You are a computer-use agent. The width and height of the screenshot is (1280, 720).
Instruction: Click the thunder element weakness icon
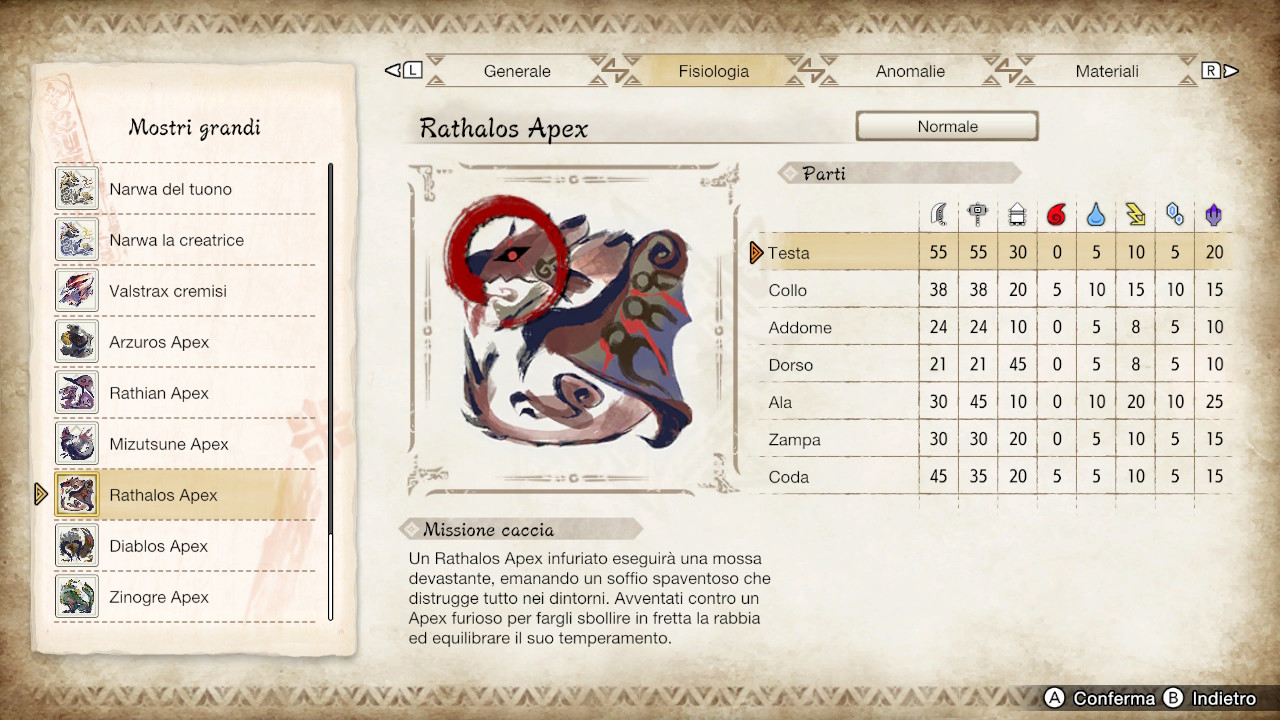point(1135,213)
